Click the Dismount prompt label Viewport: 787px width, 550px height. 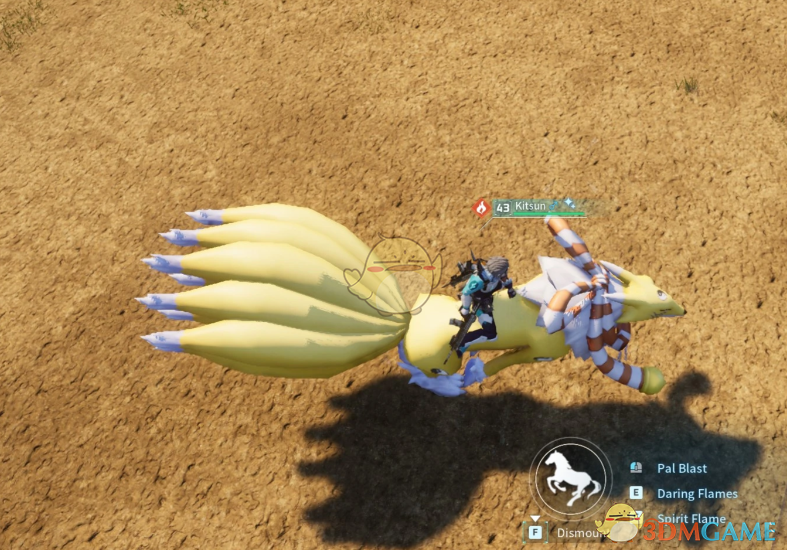[576, 533]
